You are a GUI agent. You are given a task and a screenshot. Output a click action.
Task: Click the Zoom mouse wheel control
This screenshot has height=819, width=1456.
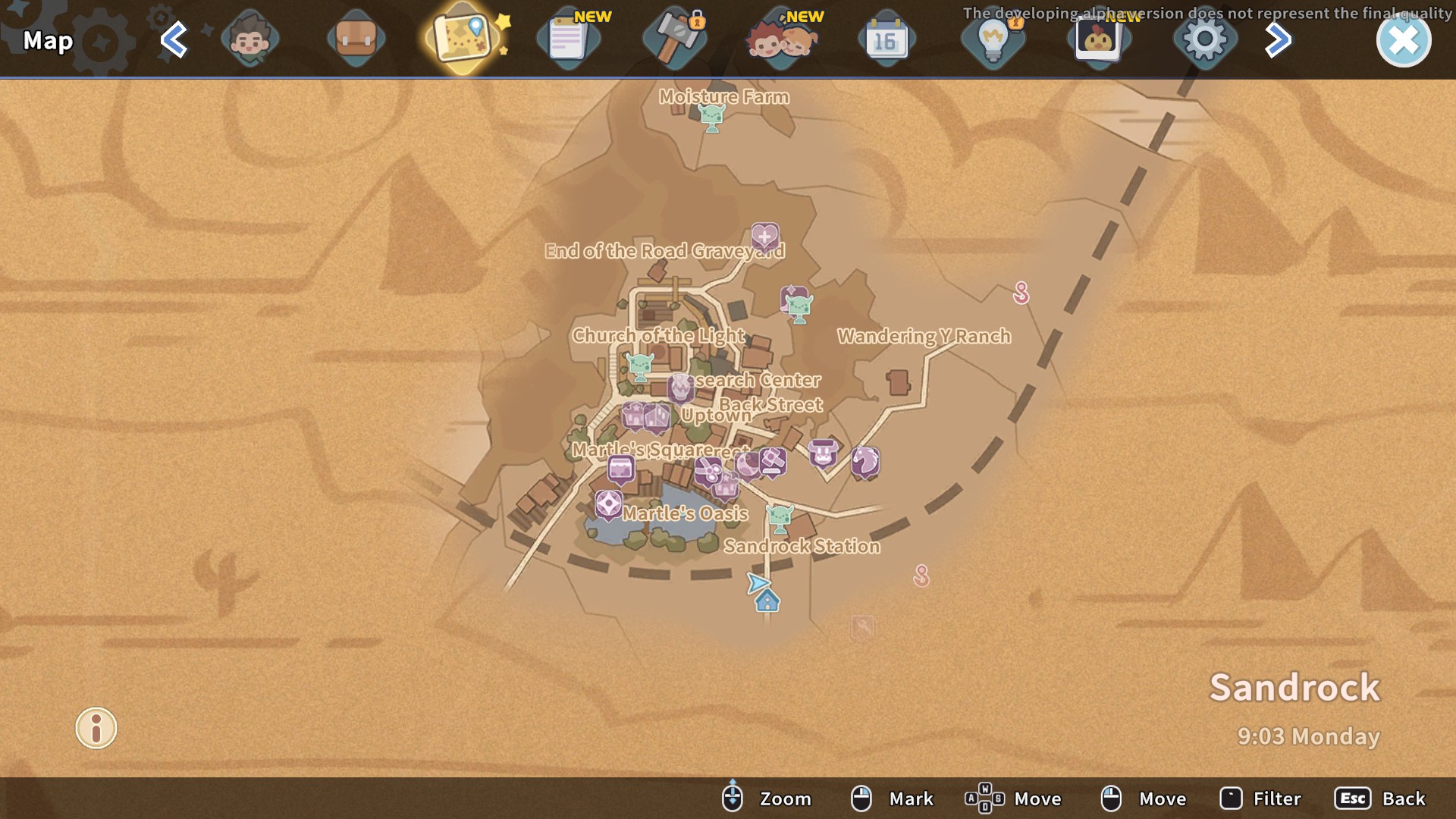pos(732,798)
